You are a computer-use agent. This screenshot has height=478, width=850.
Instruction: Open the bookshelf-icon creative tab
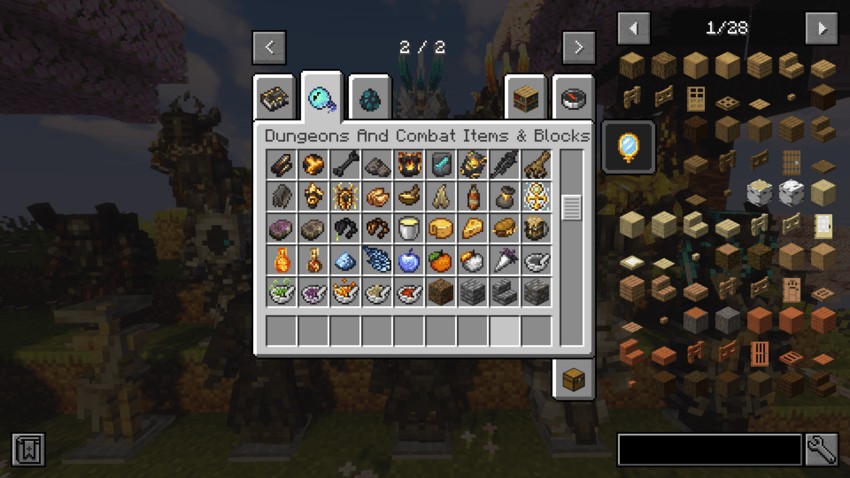point(525,98)
